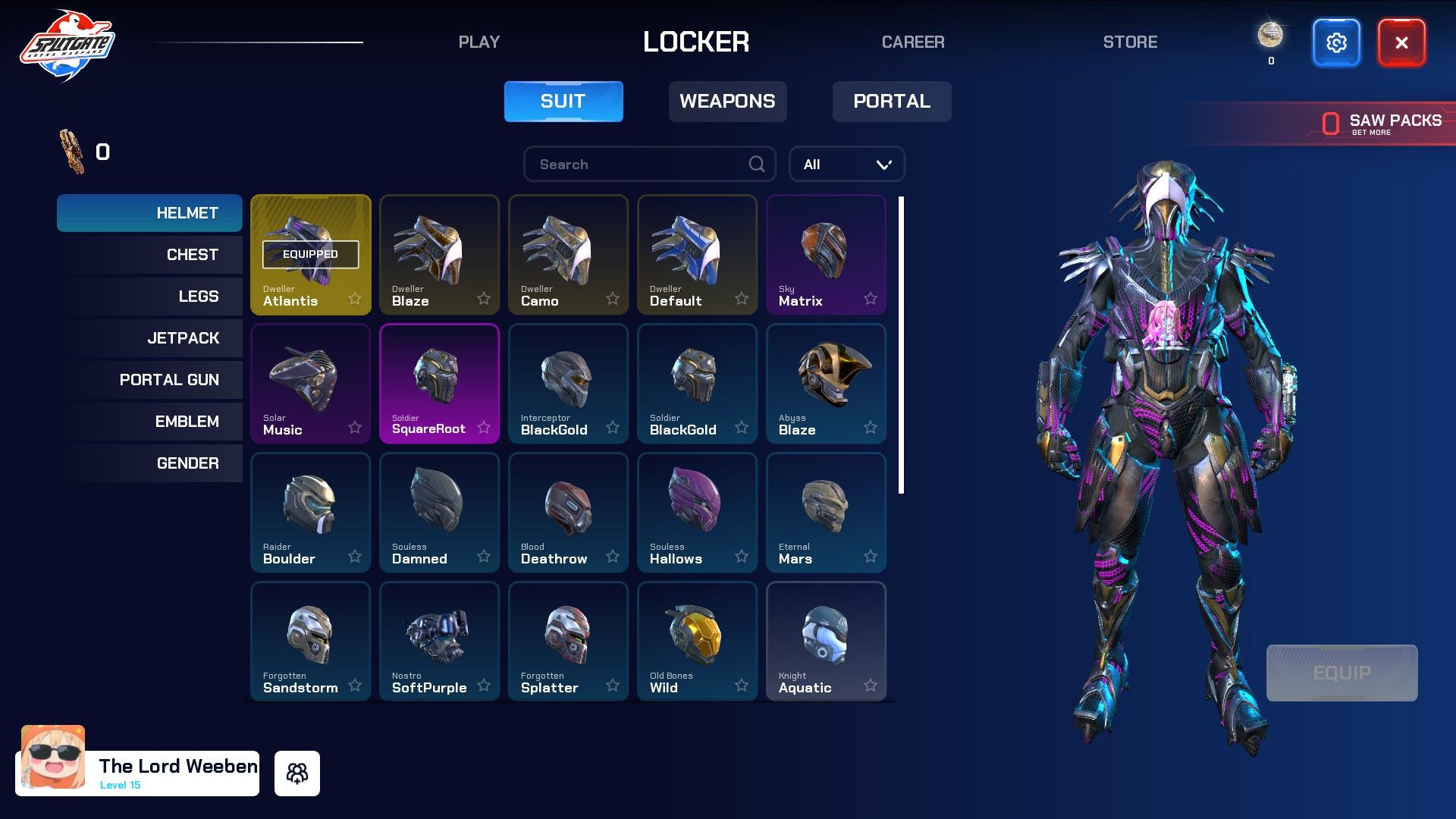
Task: Get more Saw Packs
Action: point(1381,124)
